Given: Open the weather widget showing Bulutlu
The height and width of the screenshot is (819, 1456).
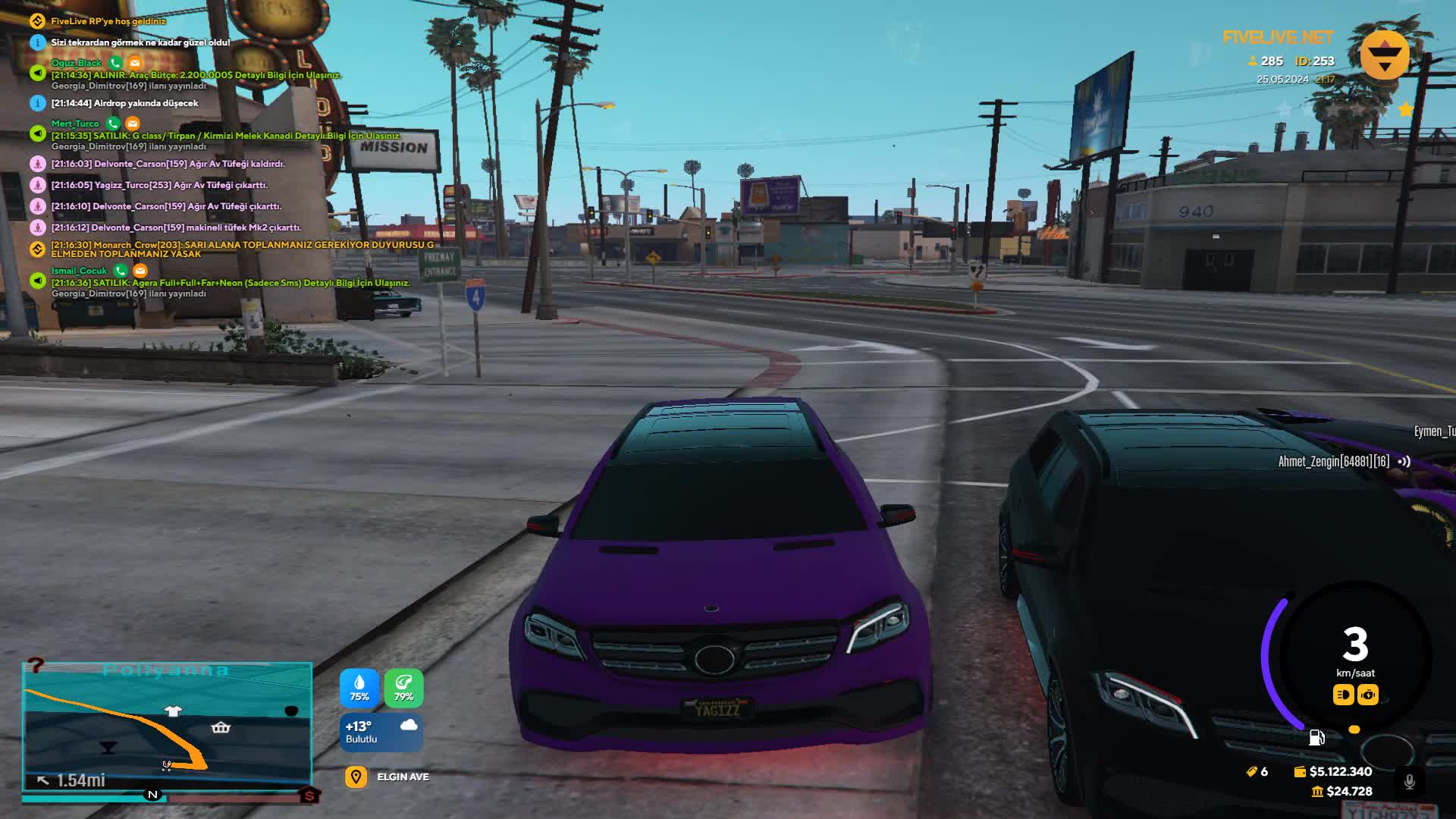Looking at the screenshot, I should pyautogui.click(x=381, y=732).
